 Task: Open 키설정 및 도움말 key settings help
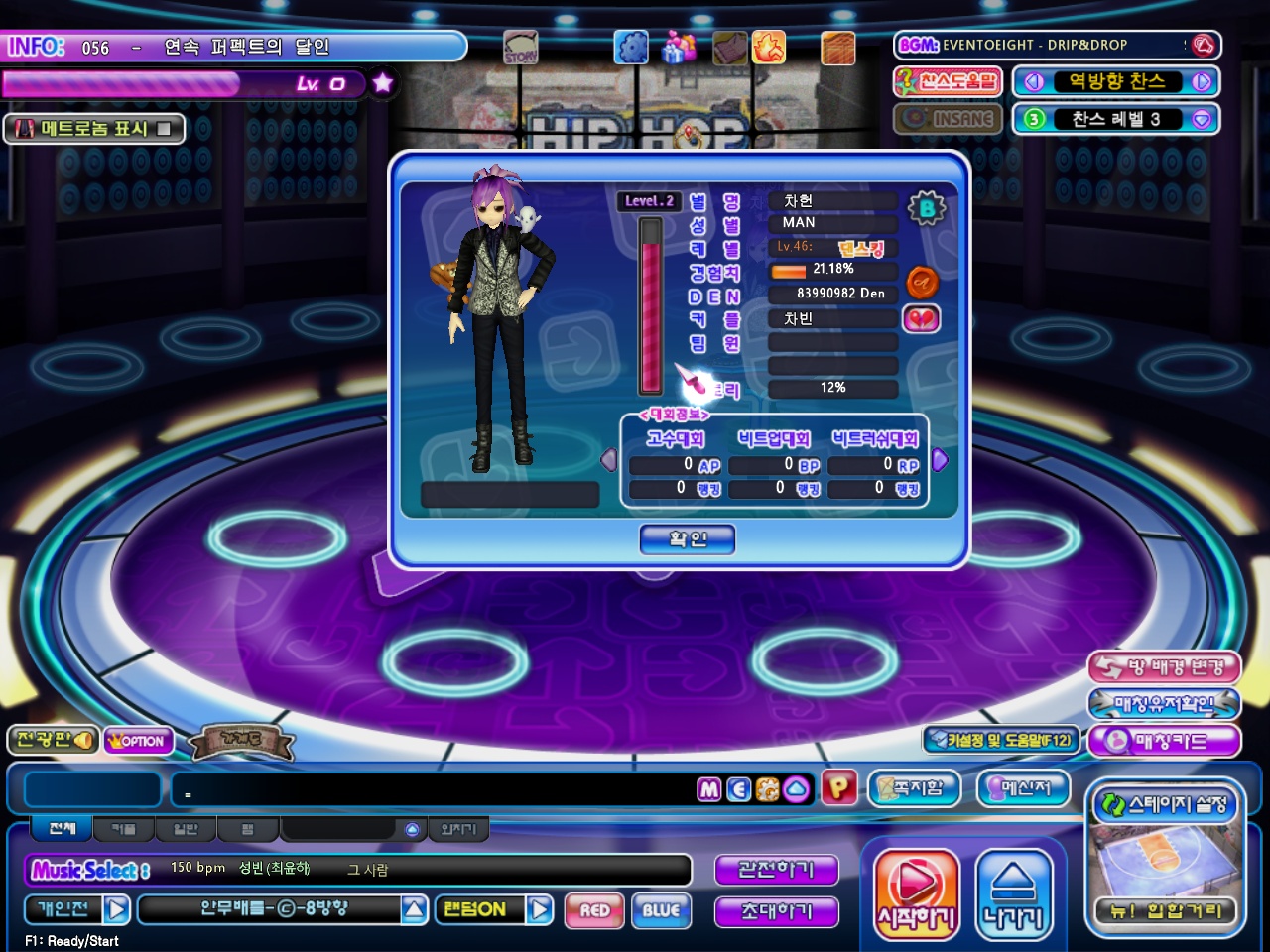[x=1000, y=740]
